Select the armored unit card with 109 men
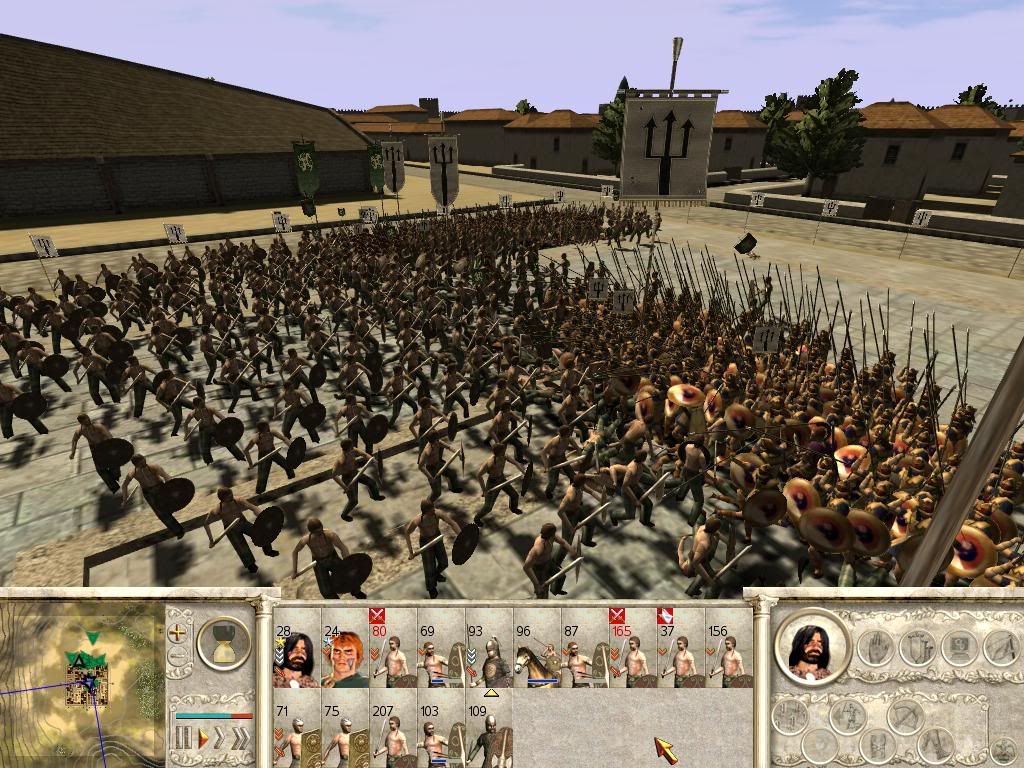Viewport: 1024px width, 768px height. [489, 734]
